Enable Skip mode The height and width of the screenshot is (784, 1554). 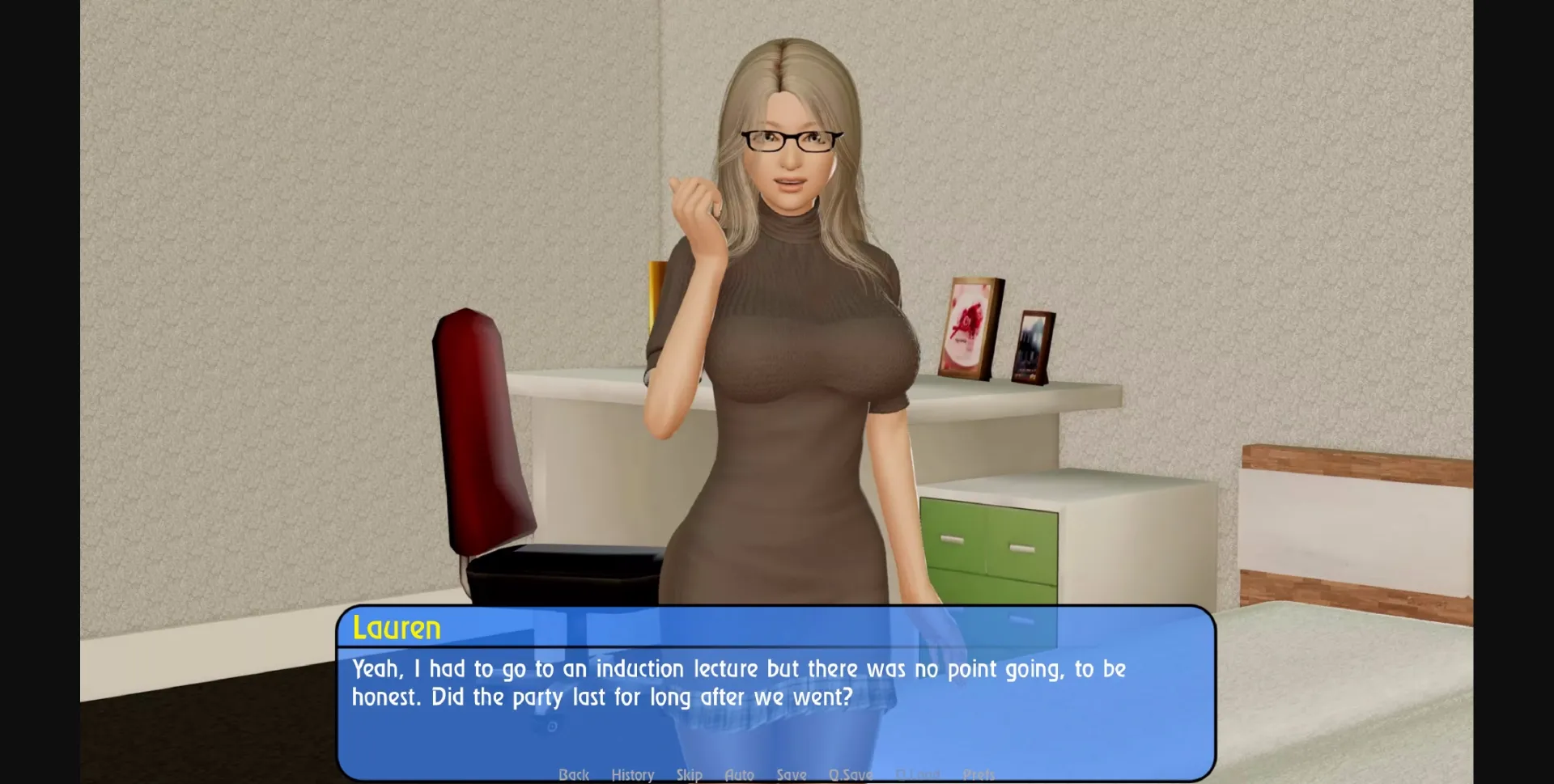[690, 773]
